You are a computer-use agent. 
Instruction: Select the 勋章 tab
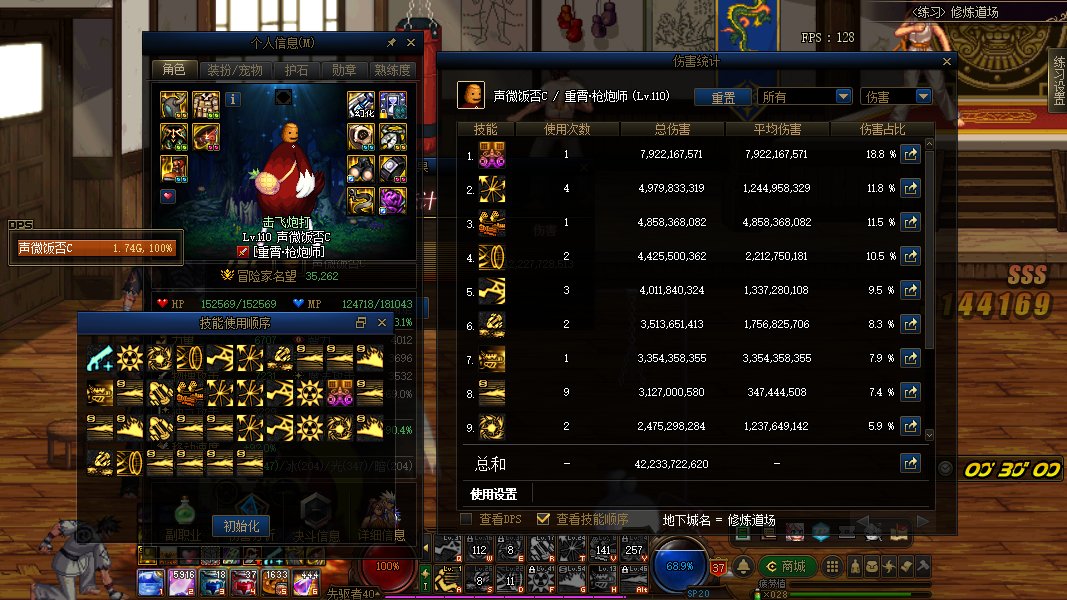343,70
